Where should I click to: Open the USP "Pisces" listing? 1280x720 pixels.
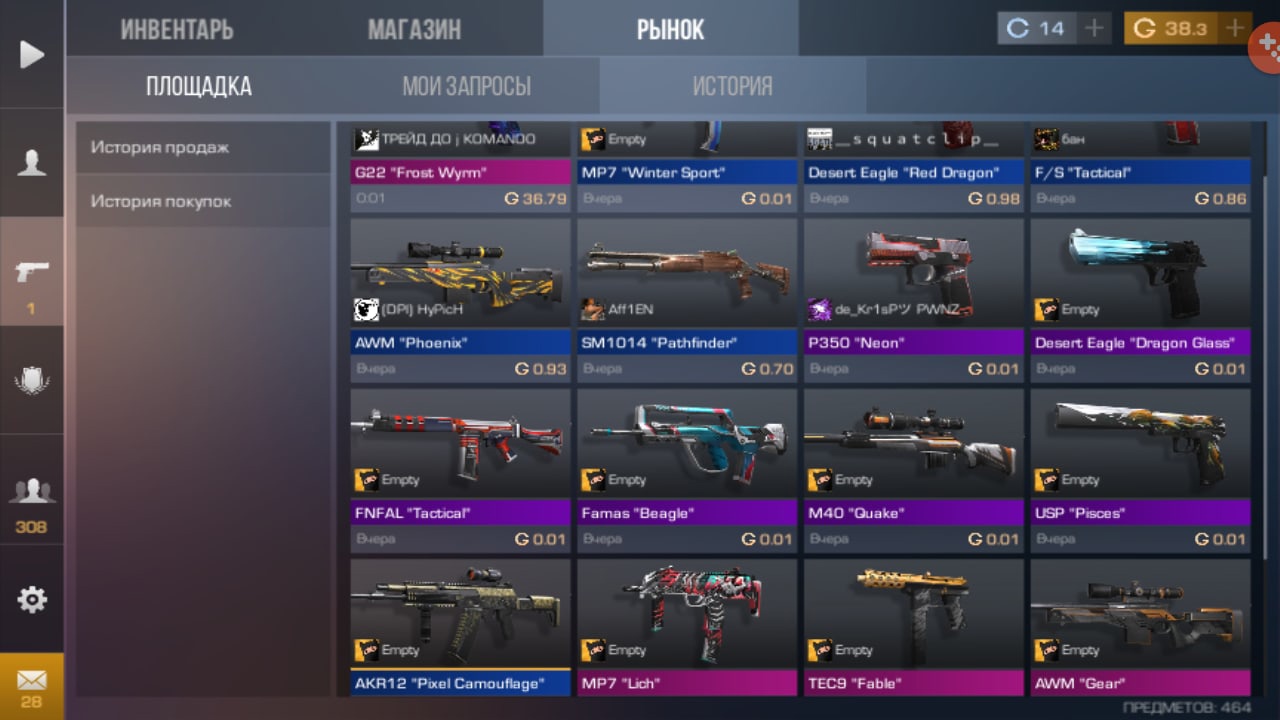pos(1140,470)
